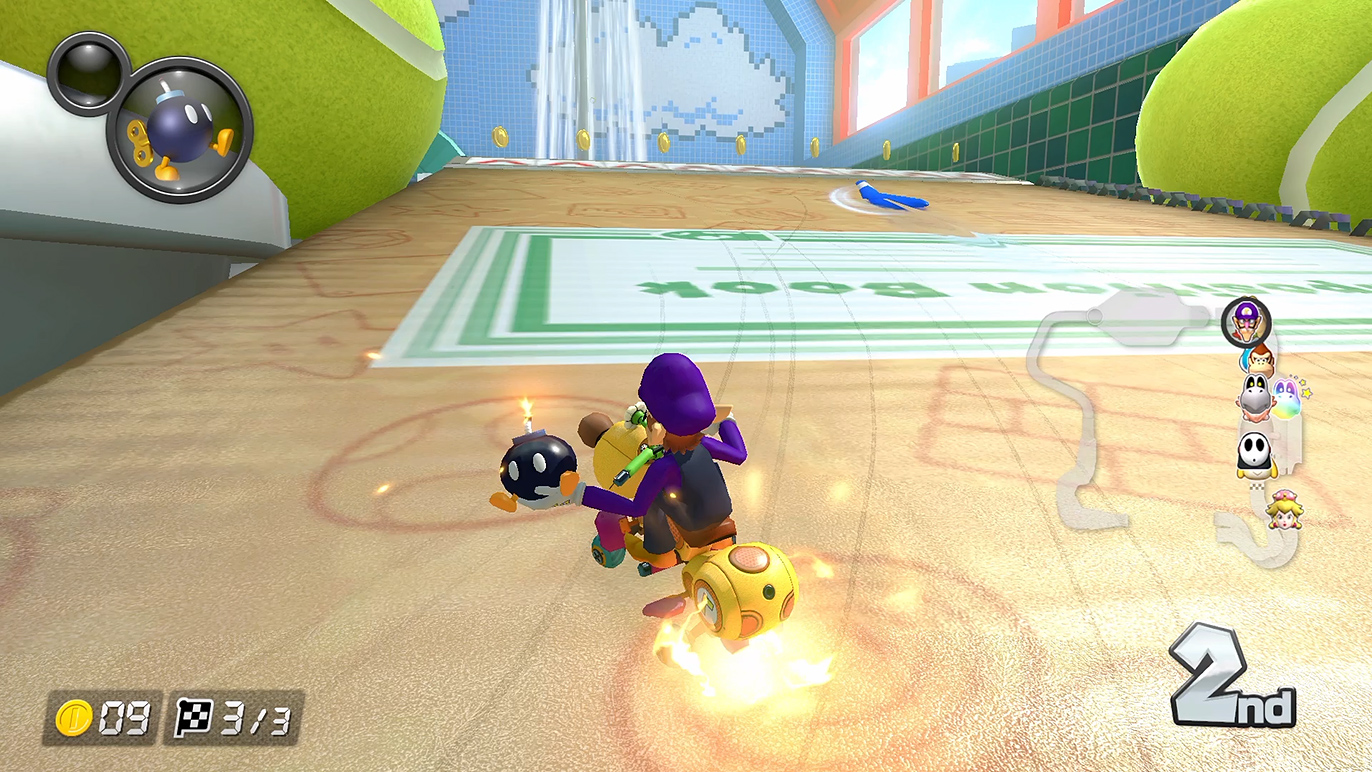
Task: Click Donkey Kong's racer marker
Action: [1259, 358]
